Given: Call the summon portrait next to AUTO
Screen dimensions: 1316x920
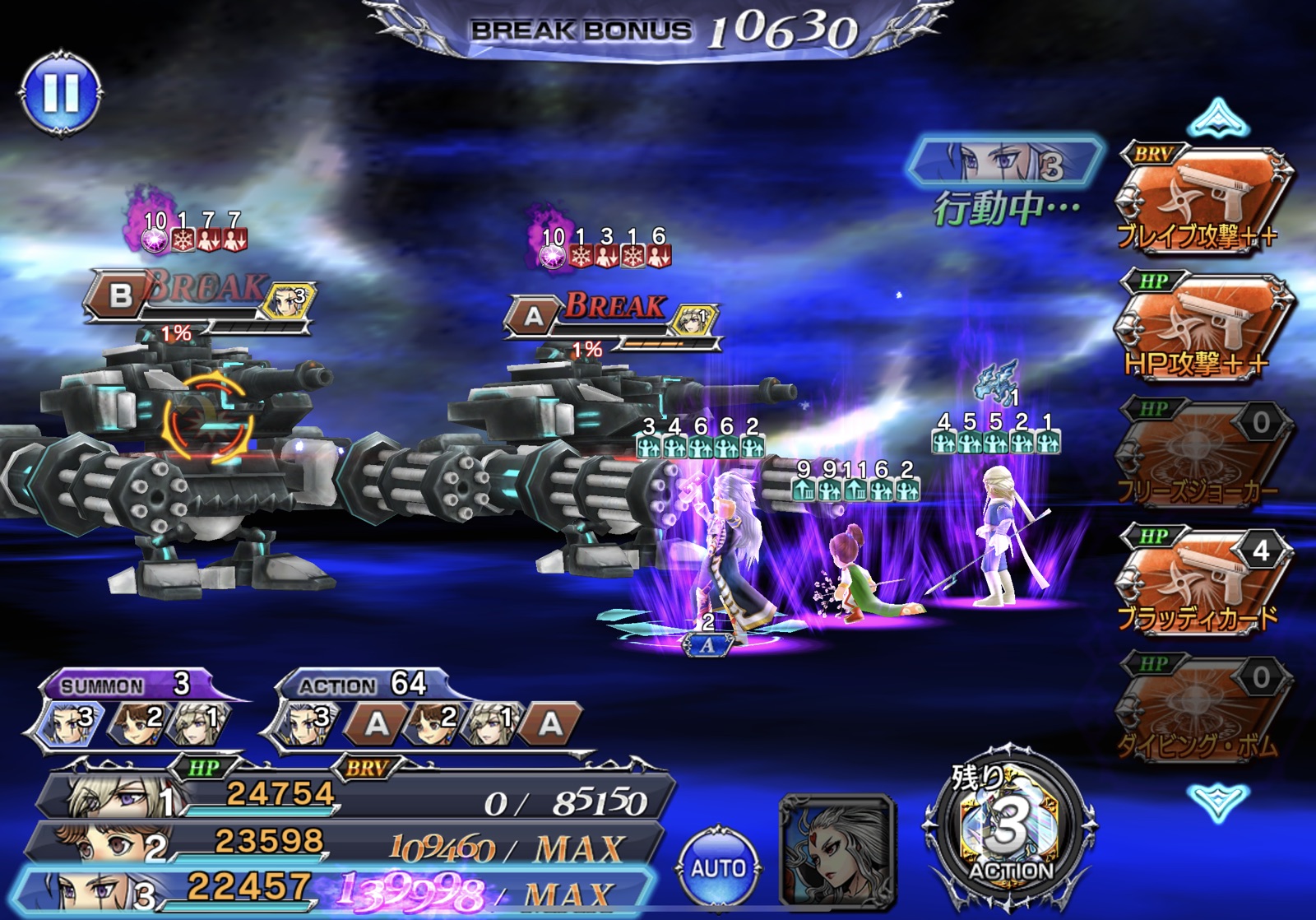Looking at the screenshot, I should (836, 853).
